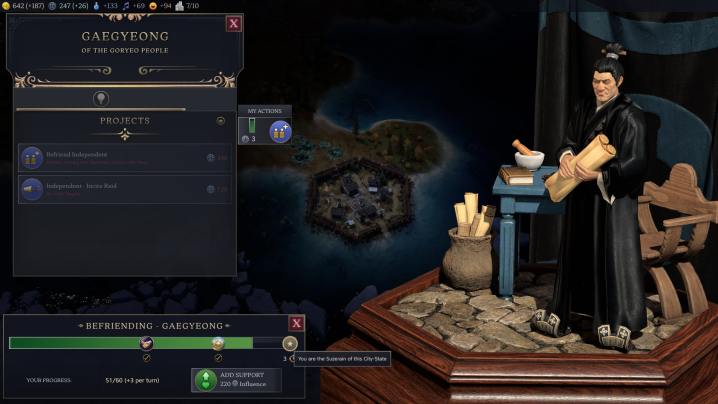Close the Gaegyeong city-state panel
Viewport: 718px width, 404px height.
tap(234, 23)
